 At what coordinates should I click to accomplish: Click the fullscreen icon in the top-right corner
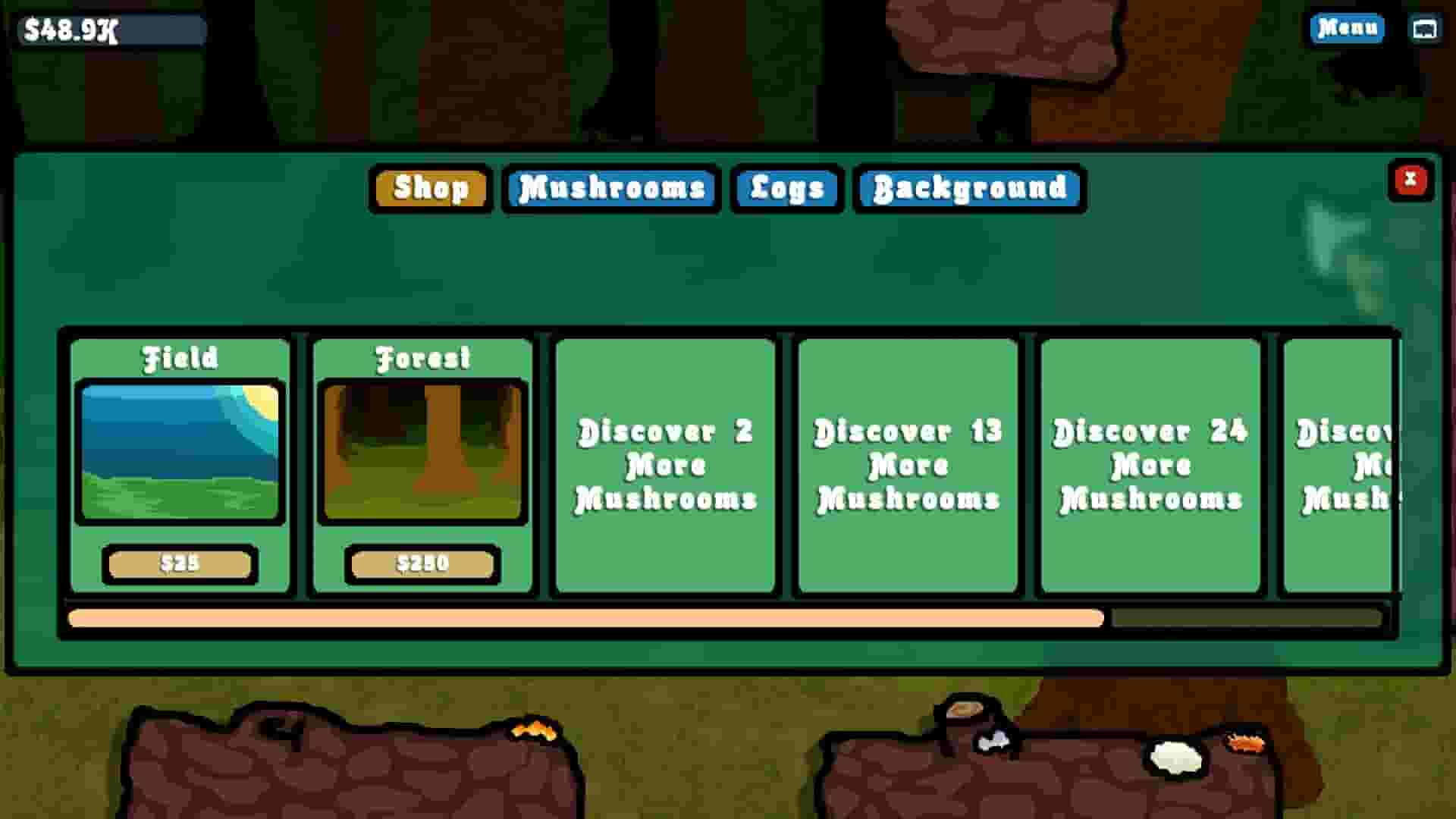click(1424, 30)
